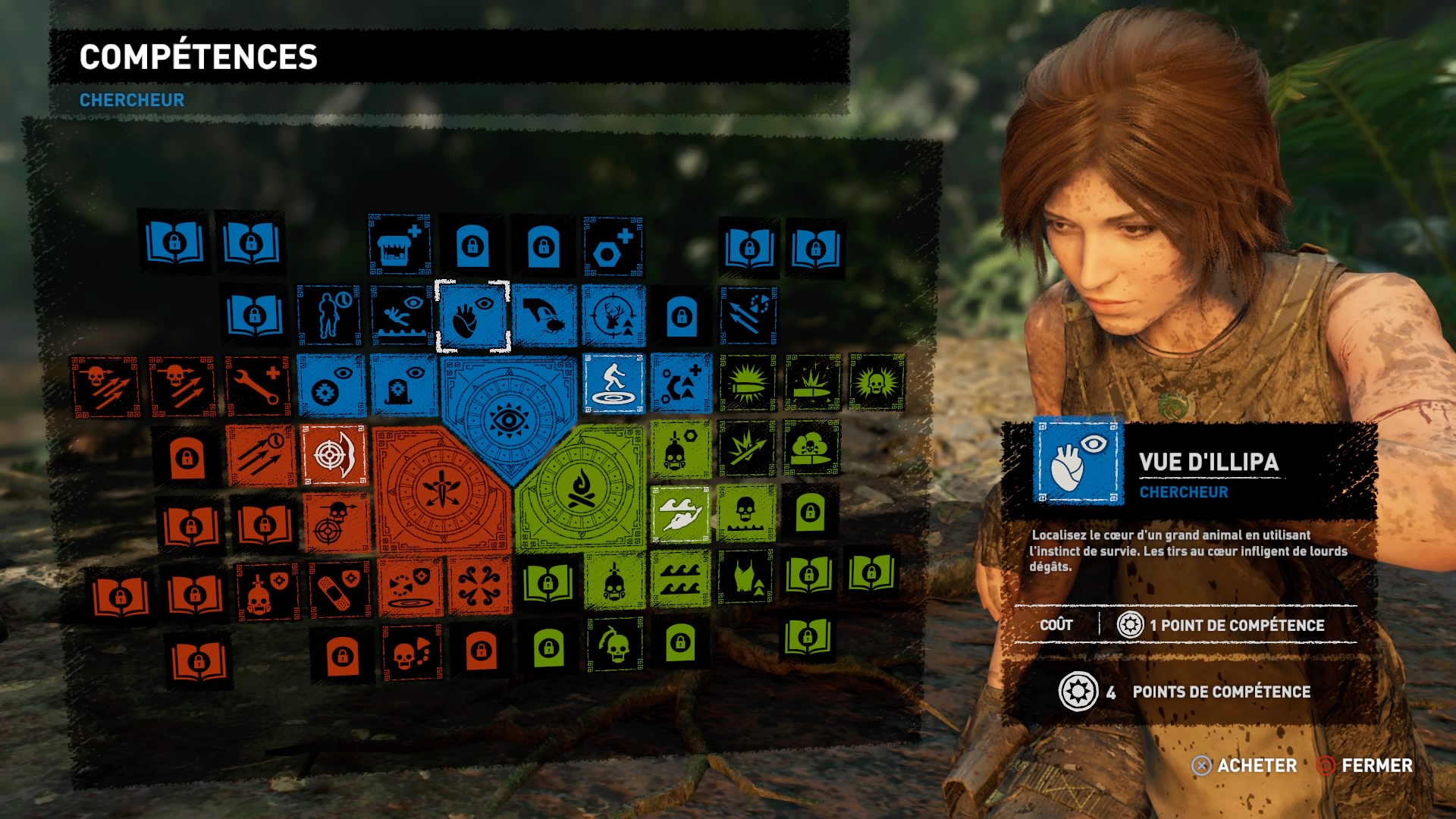Choose the blue tombstone with eye skill
The image size is (1456, 819).
pos(403,386)
